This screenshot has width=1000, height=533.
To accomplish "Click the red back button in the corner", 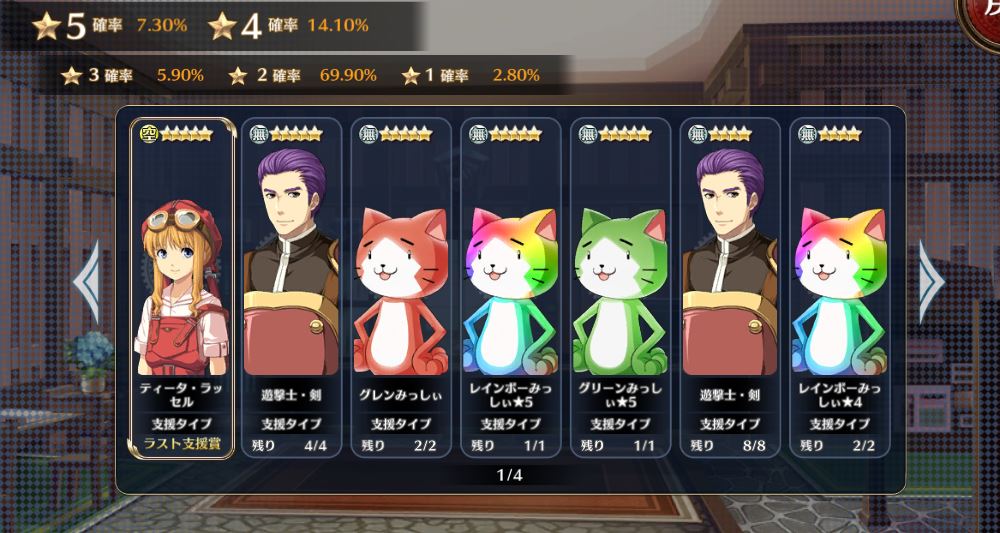I will click(x=980, y=18).
